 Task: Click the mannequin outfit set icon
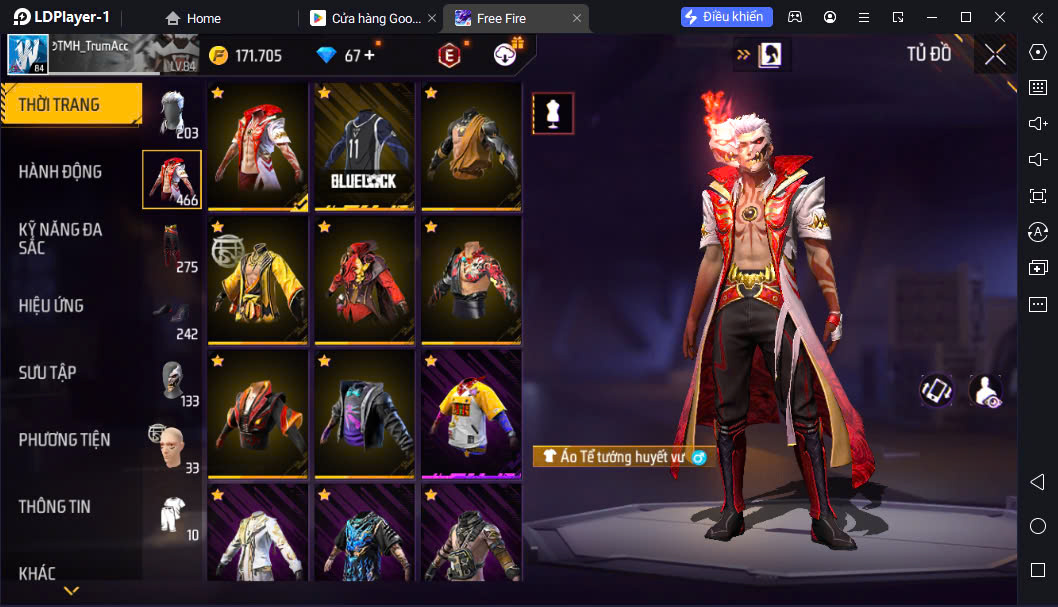[553, 114]
